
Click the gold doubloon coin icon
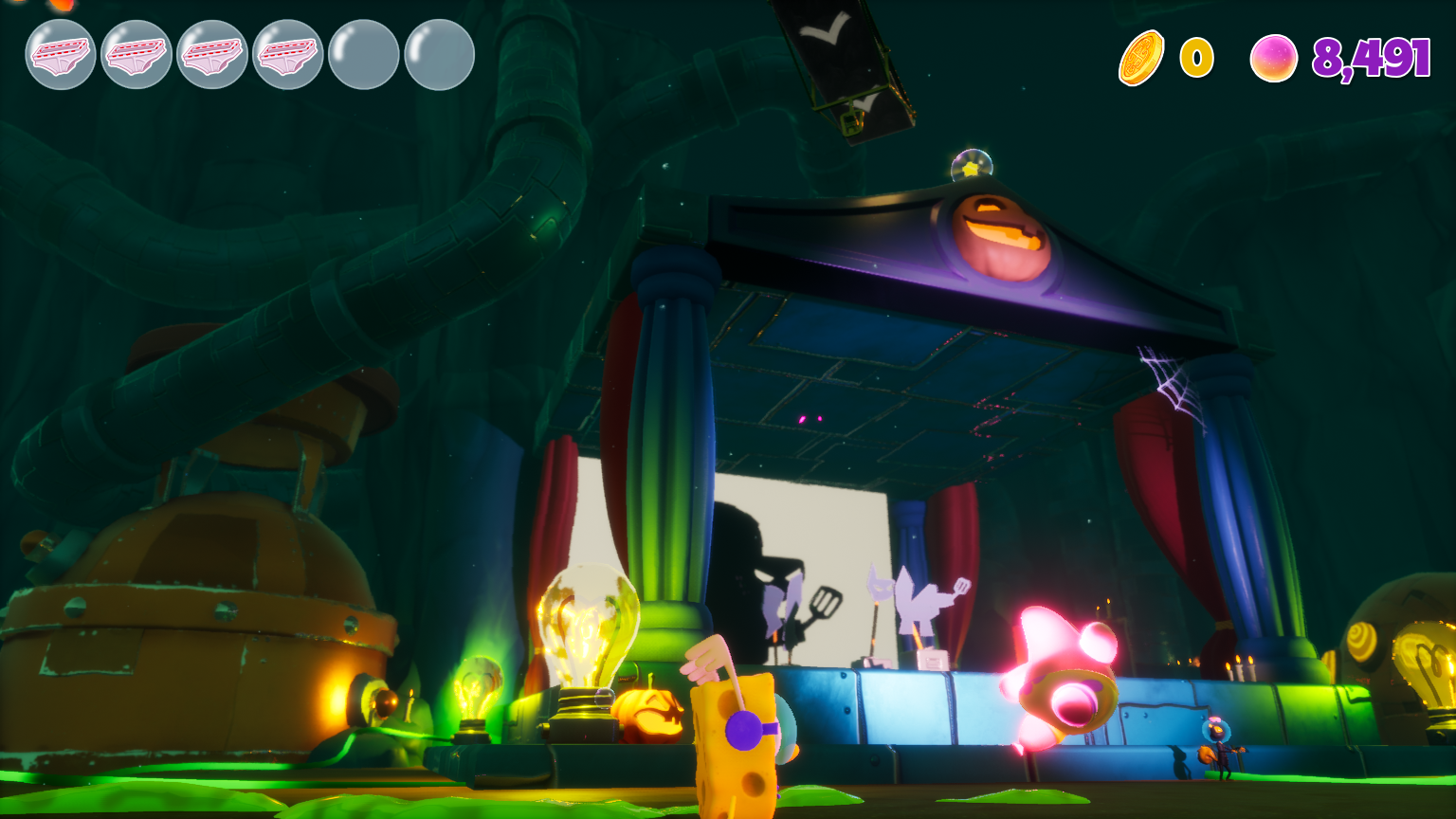point(1141,58)
